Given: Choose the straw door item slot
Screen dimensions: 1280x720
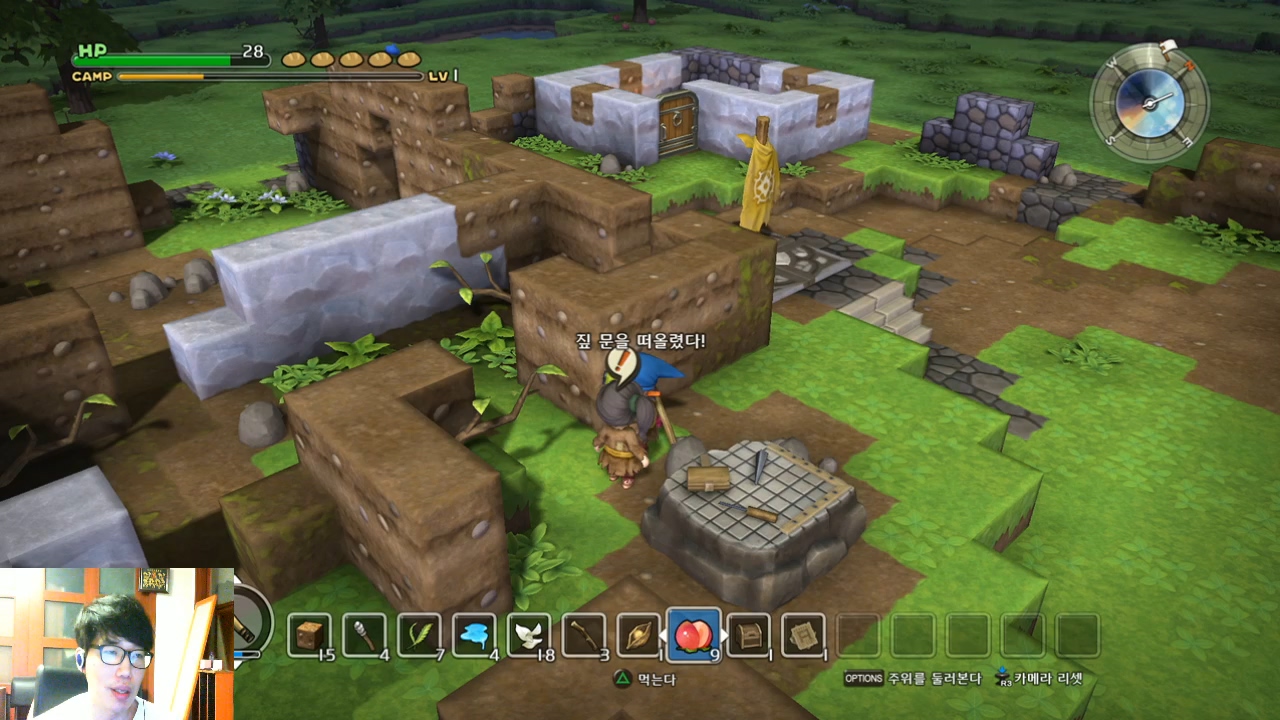Looking at the screenshot, I should point(804,634).
